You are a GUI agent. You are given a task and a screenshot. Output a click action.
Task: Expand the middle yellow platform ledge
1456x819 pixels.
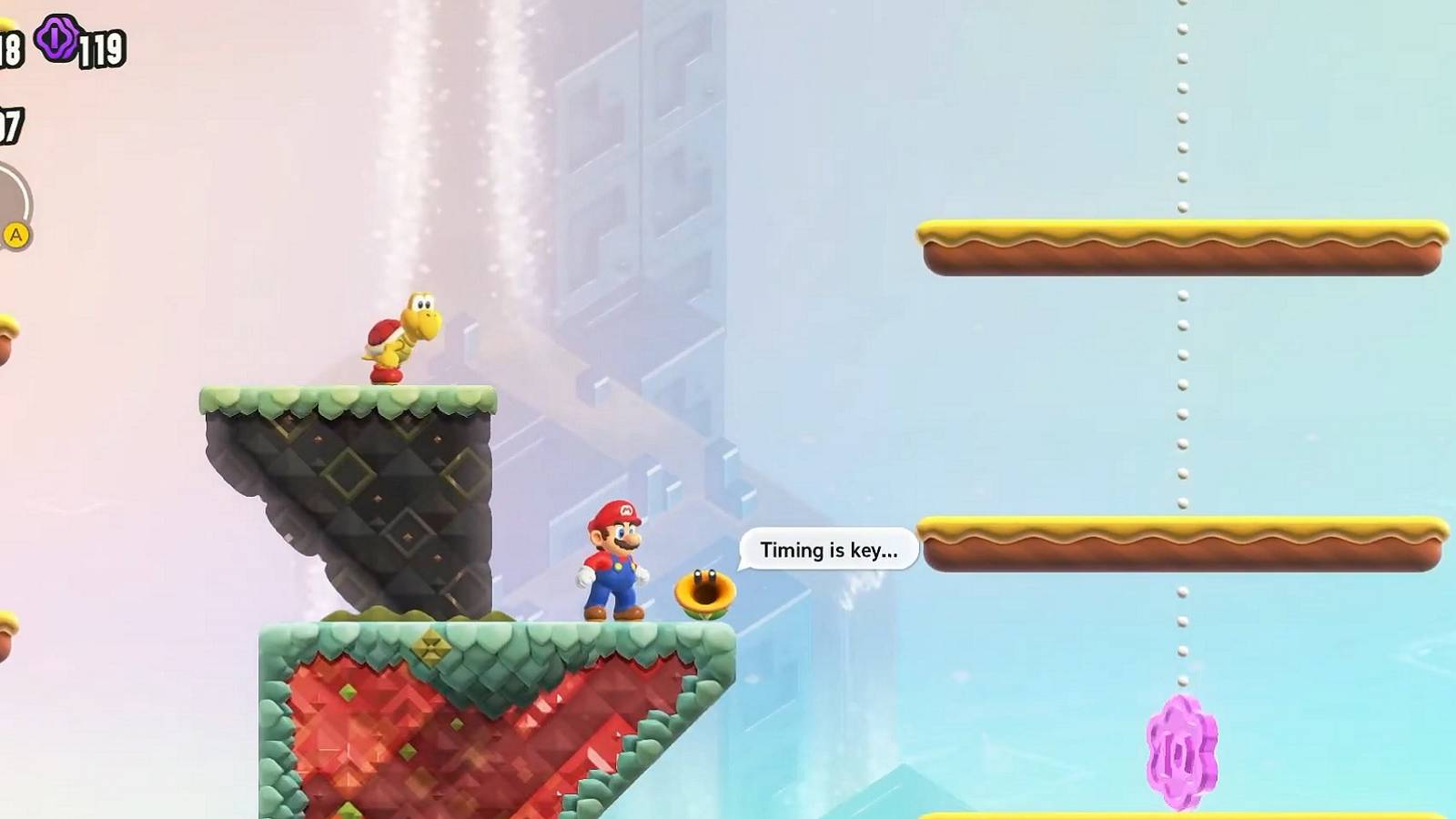(x=1183, y=537)
